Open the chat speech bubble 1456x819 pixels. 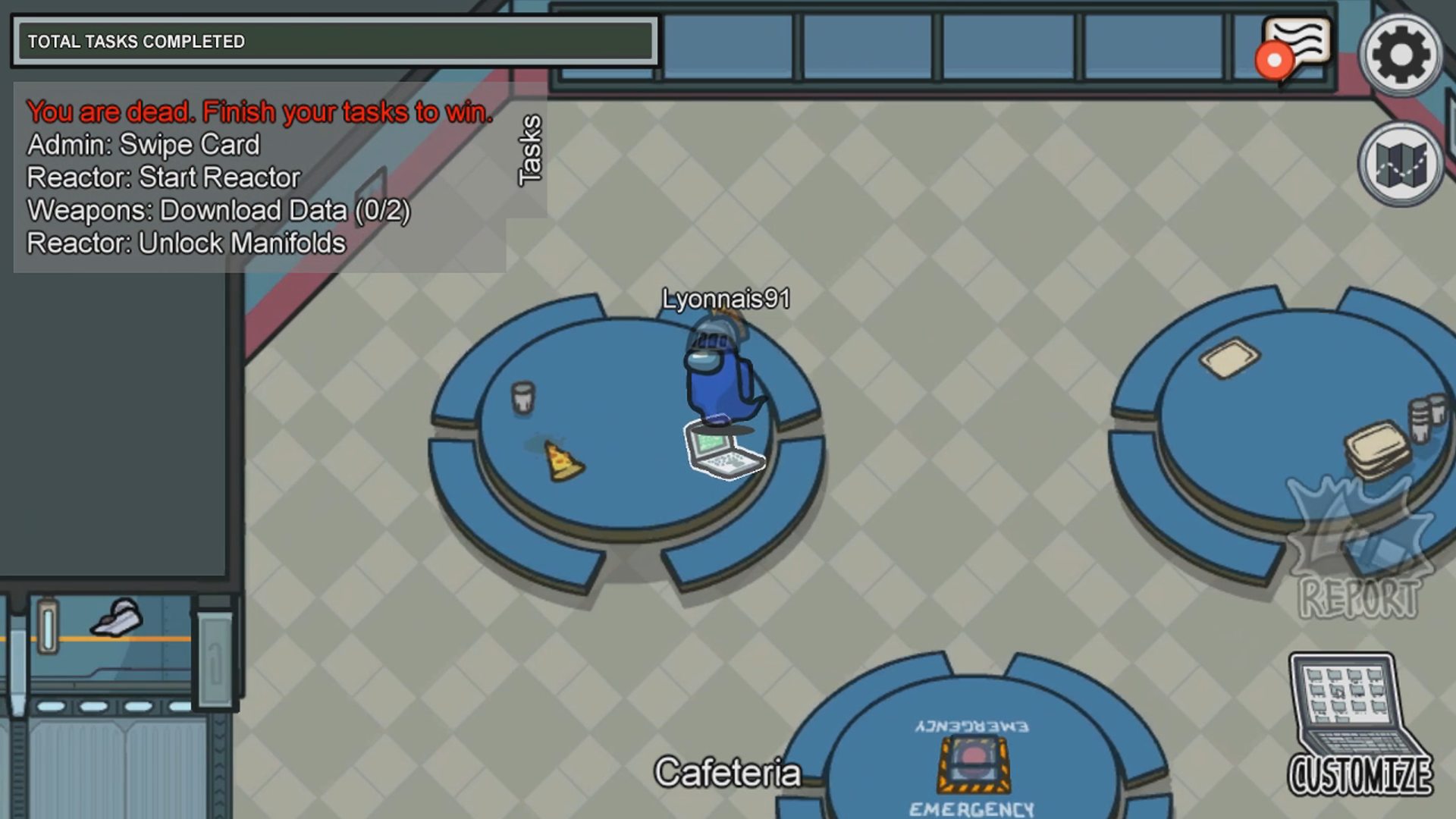pyautogui.click(x=1297, y=47)
